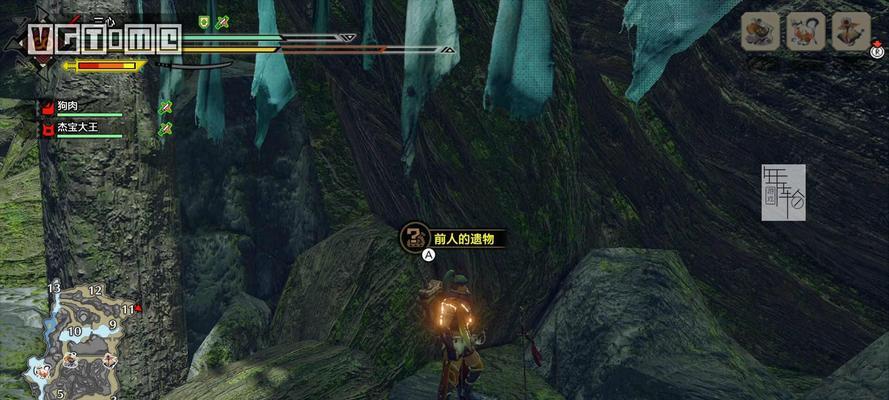Select the middle monster icon at top right
889x400 pixels.
click(805, 32)
